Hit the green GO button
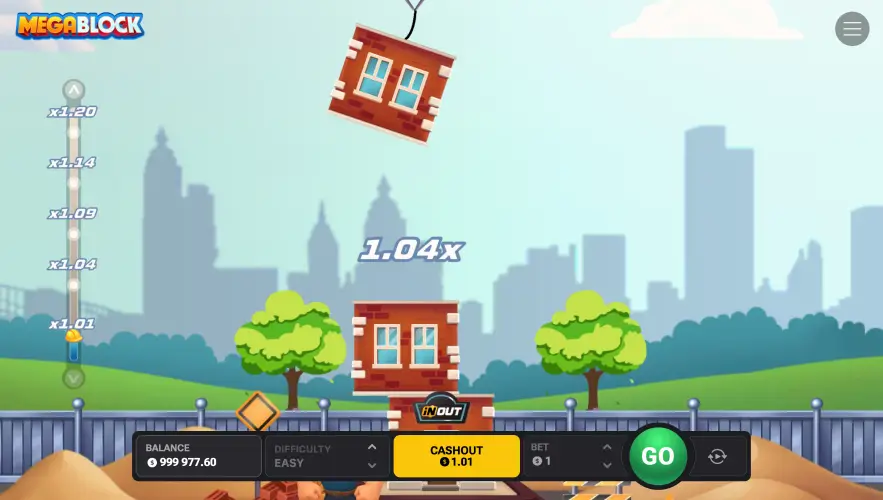883x500 pixels. tap(657, 456)
